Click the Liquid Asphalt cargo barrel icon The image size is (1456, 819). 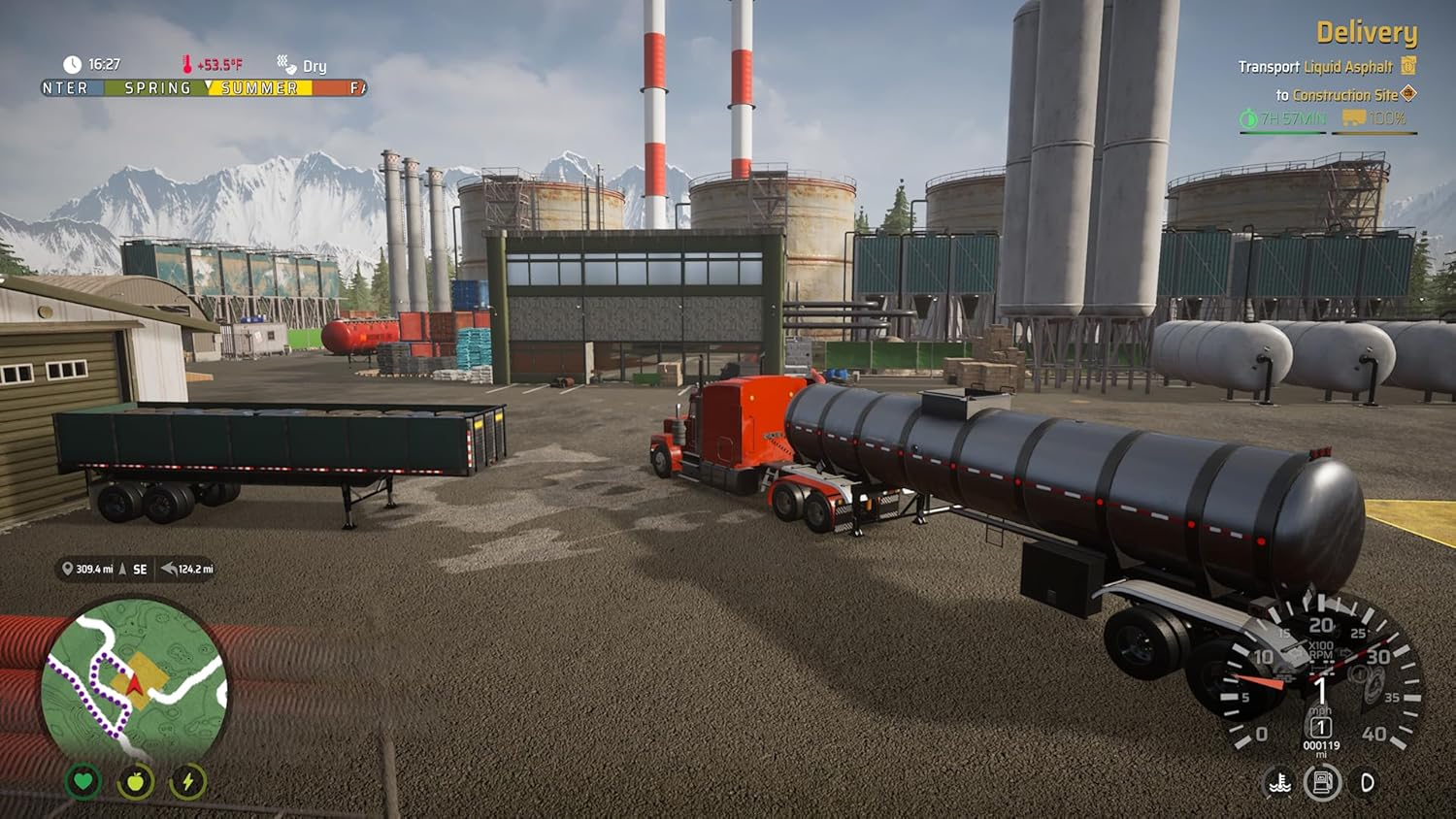tap(1407, 66)
